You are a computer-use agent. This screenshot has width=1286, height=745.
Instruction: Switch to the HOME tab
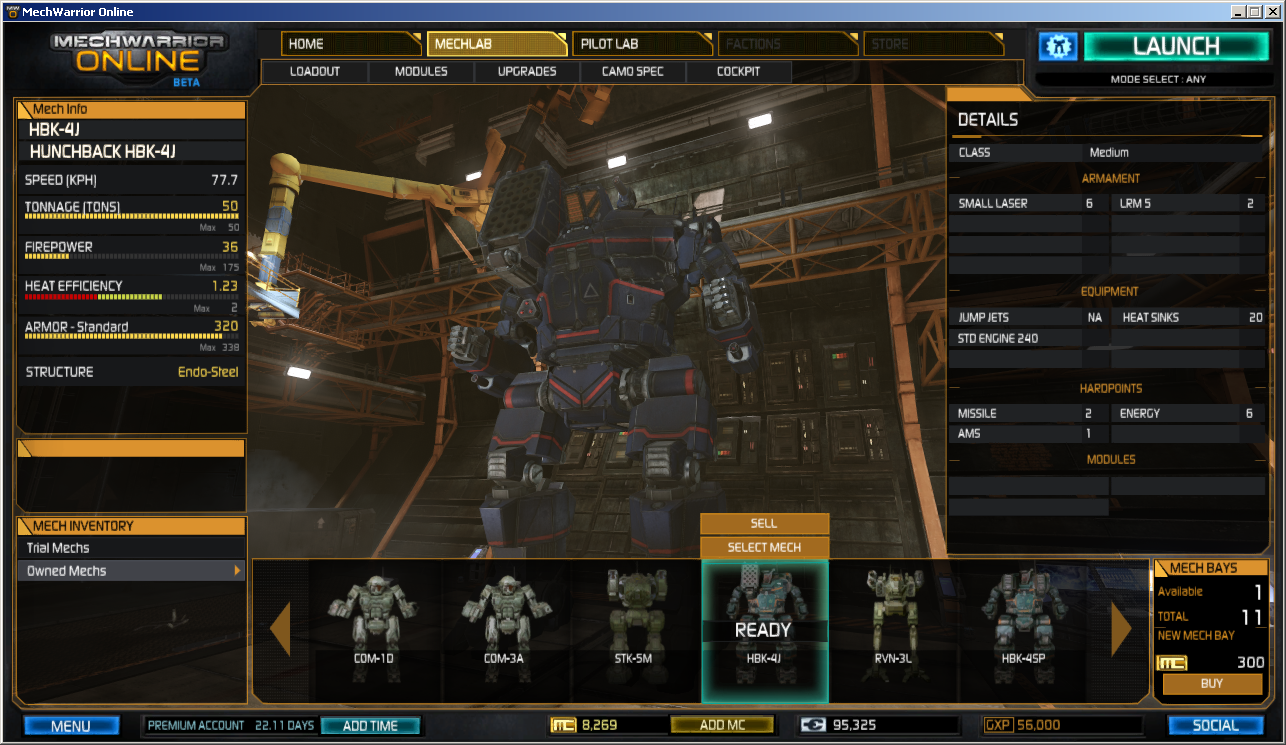click(350, 44)
